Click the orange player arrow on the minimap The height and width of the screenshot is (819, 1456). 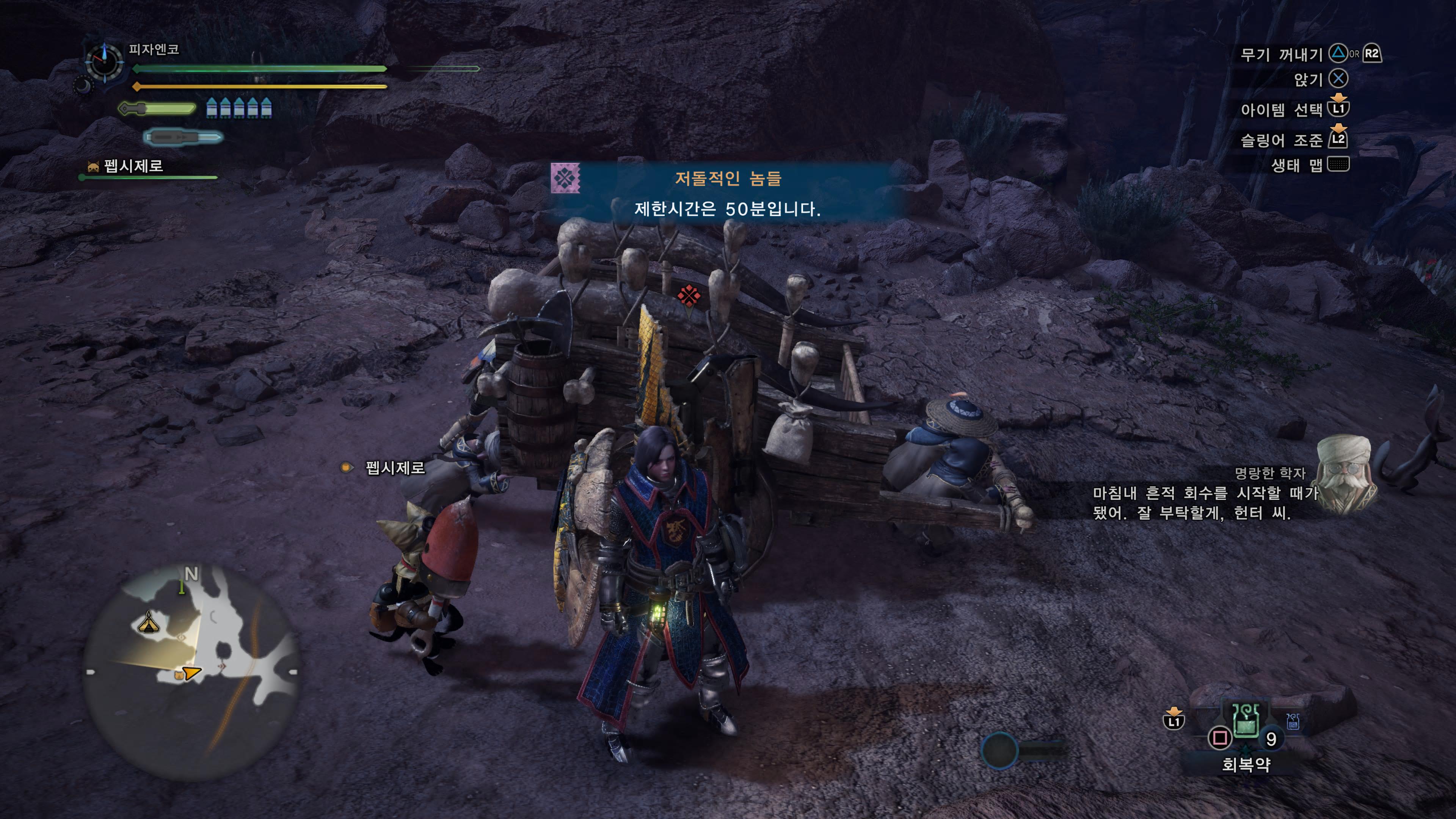[x=191, y=673]
